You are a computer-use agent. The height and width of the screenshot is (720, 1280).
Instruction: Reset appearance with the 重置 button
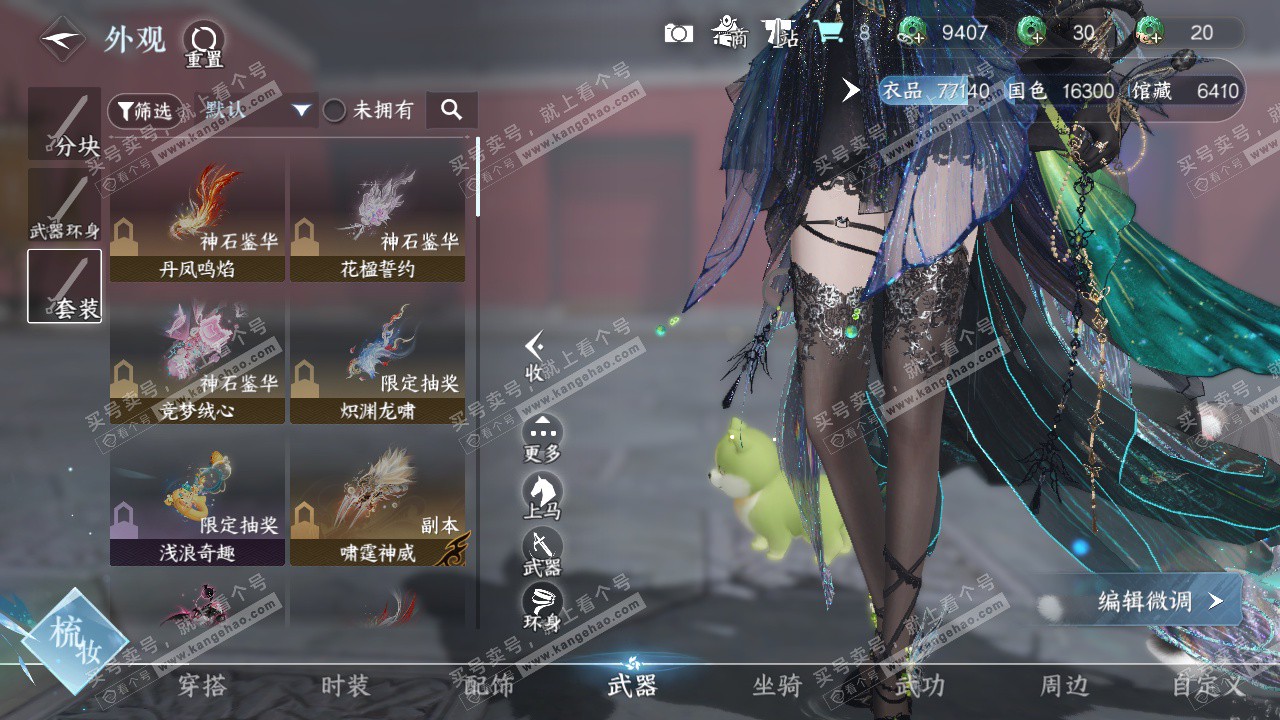(203, 42)
